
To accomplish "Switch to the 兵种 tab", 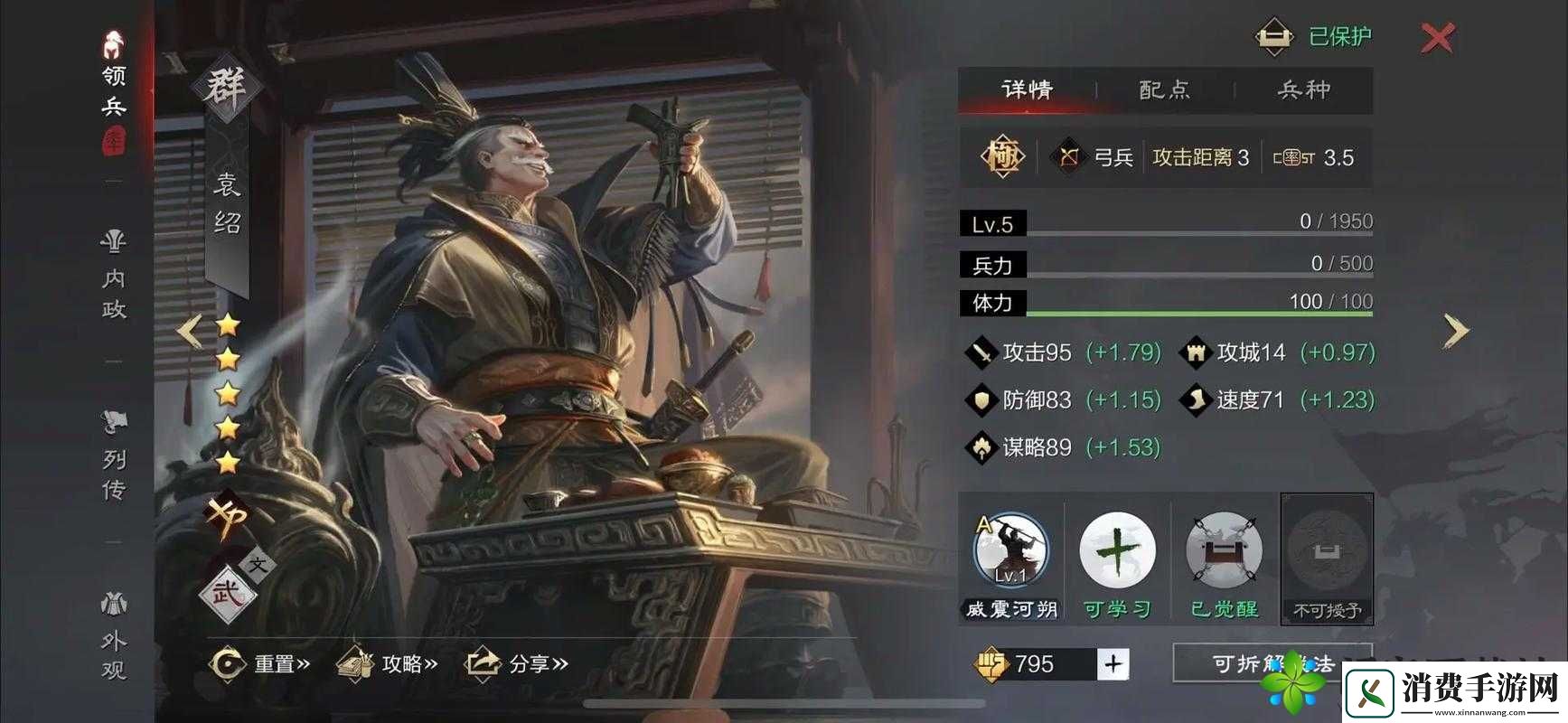I will [1303, 90].
